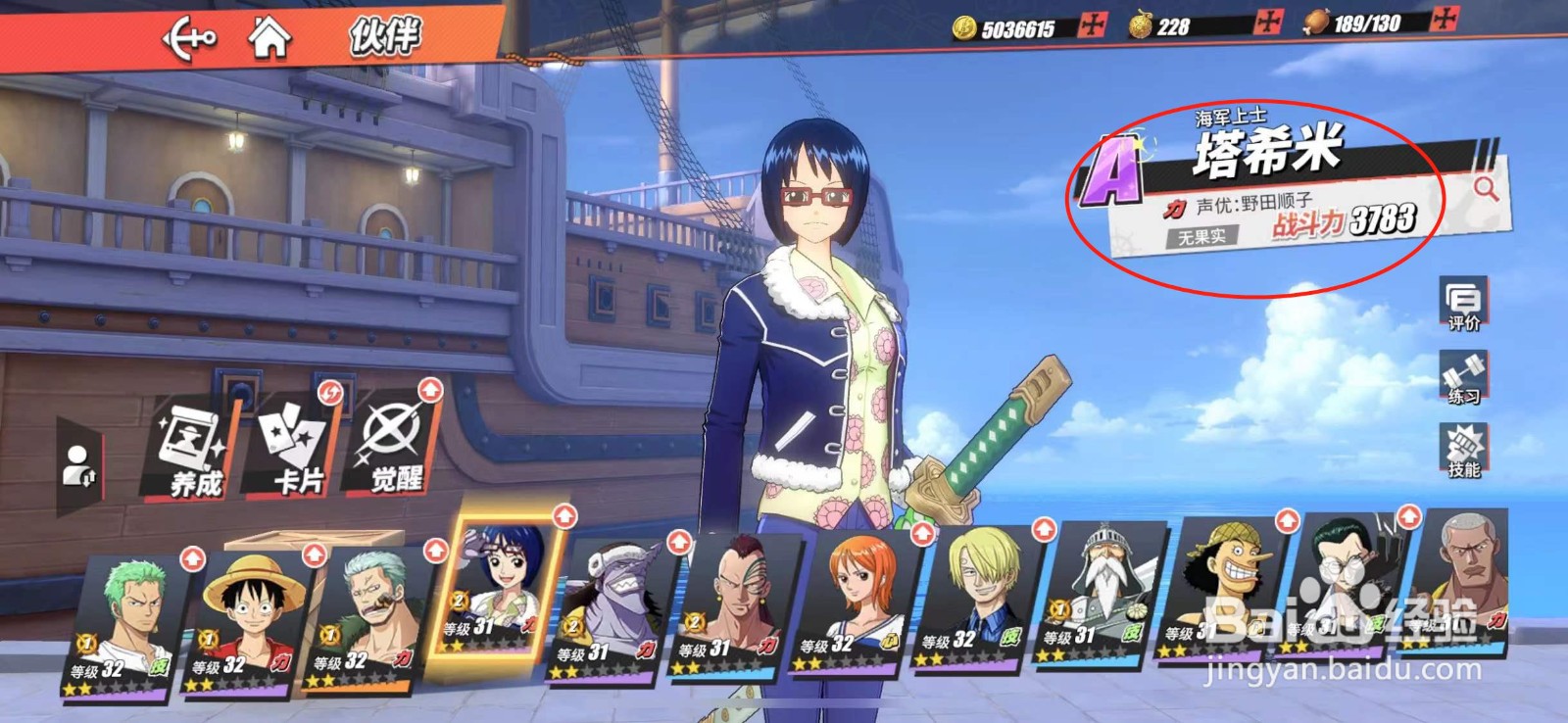Open the 觉醒 awakening menu
Viewport: 1568px width, 723px height.
(x=395, y=443)
